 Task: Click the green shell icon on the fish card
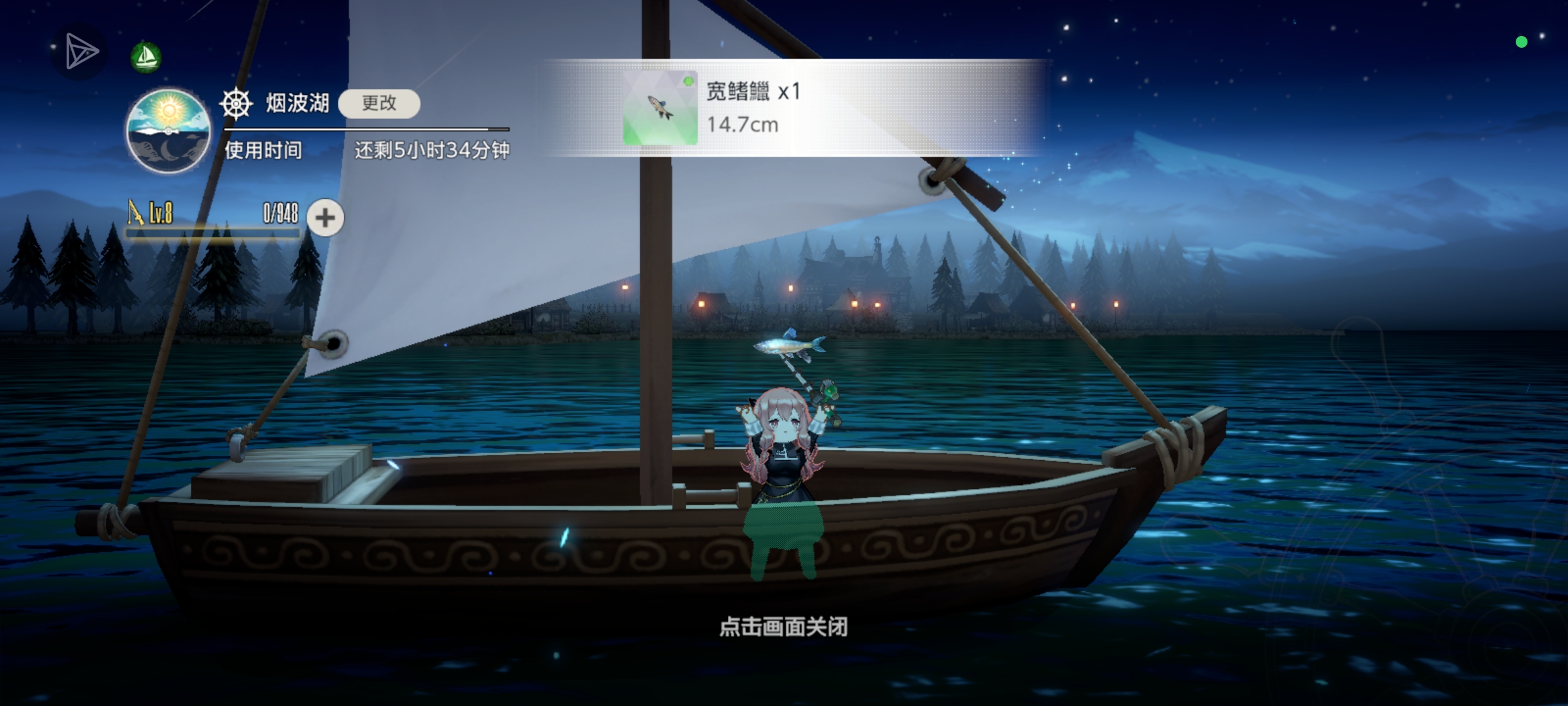[687, 81]
